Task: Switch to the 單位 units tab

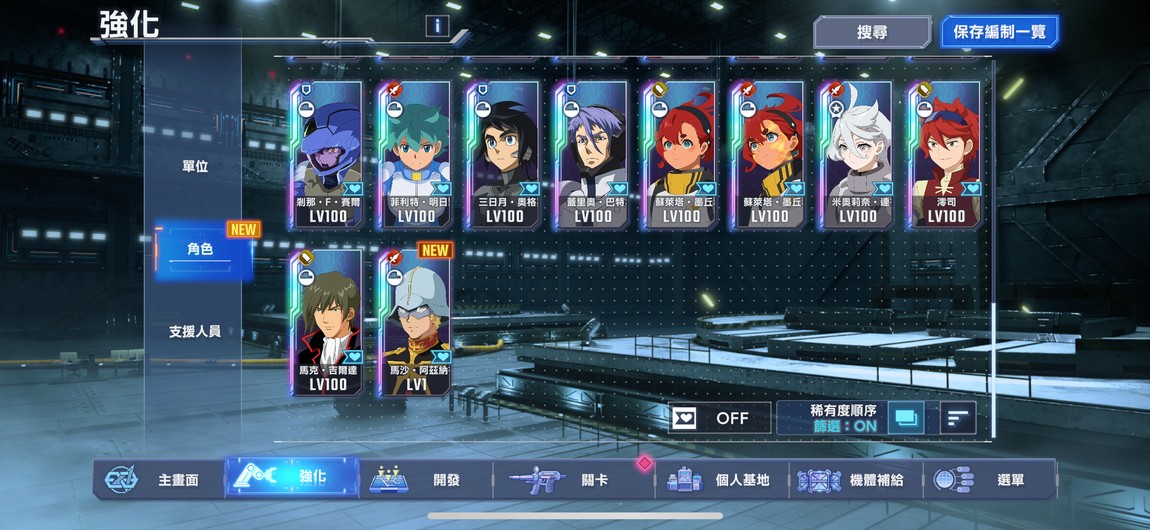Action: (x=195, y=166)
